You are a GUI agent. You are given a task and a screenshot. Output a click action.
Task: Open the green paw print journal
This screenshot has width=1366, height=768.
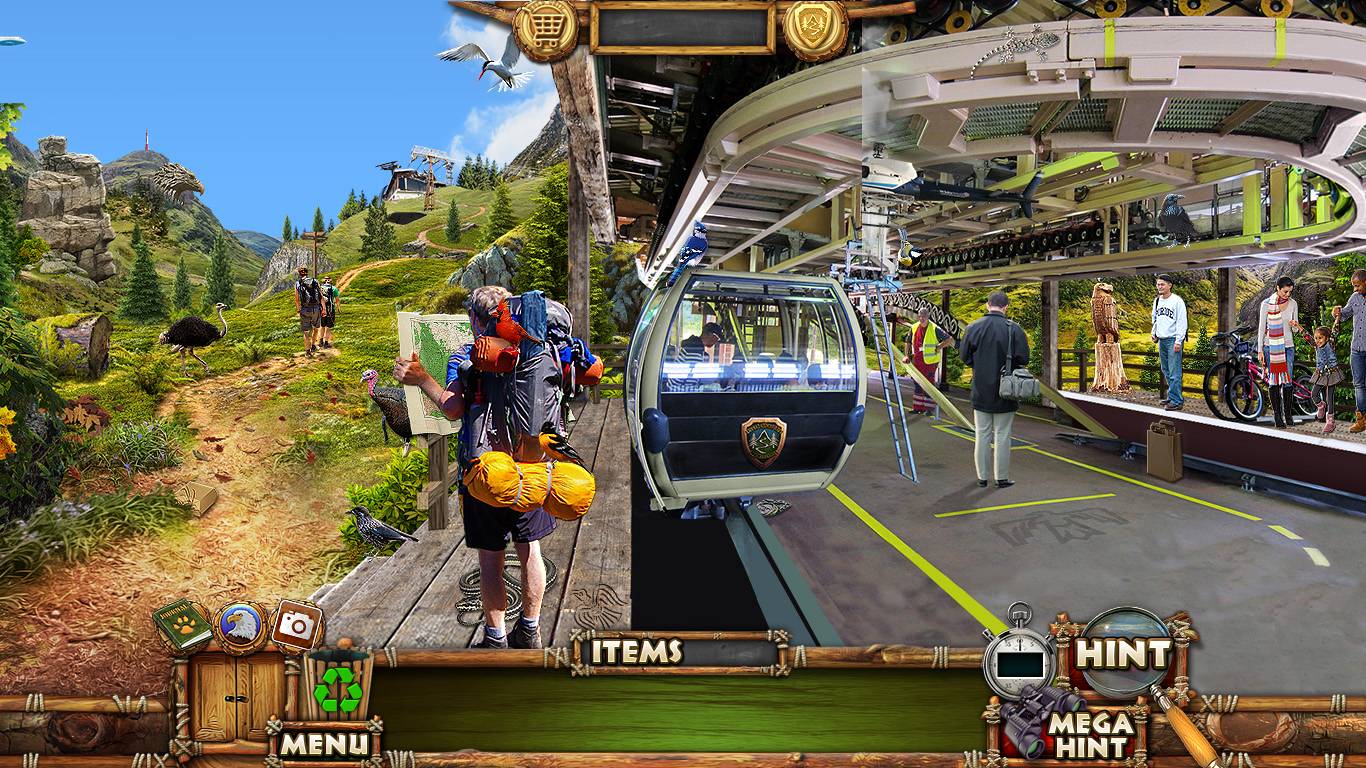coord(183,626)
